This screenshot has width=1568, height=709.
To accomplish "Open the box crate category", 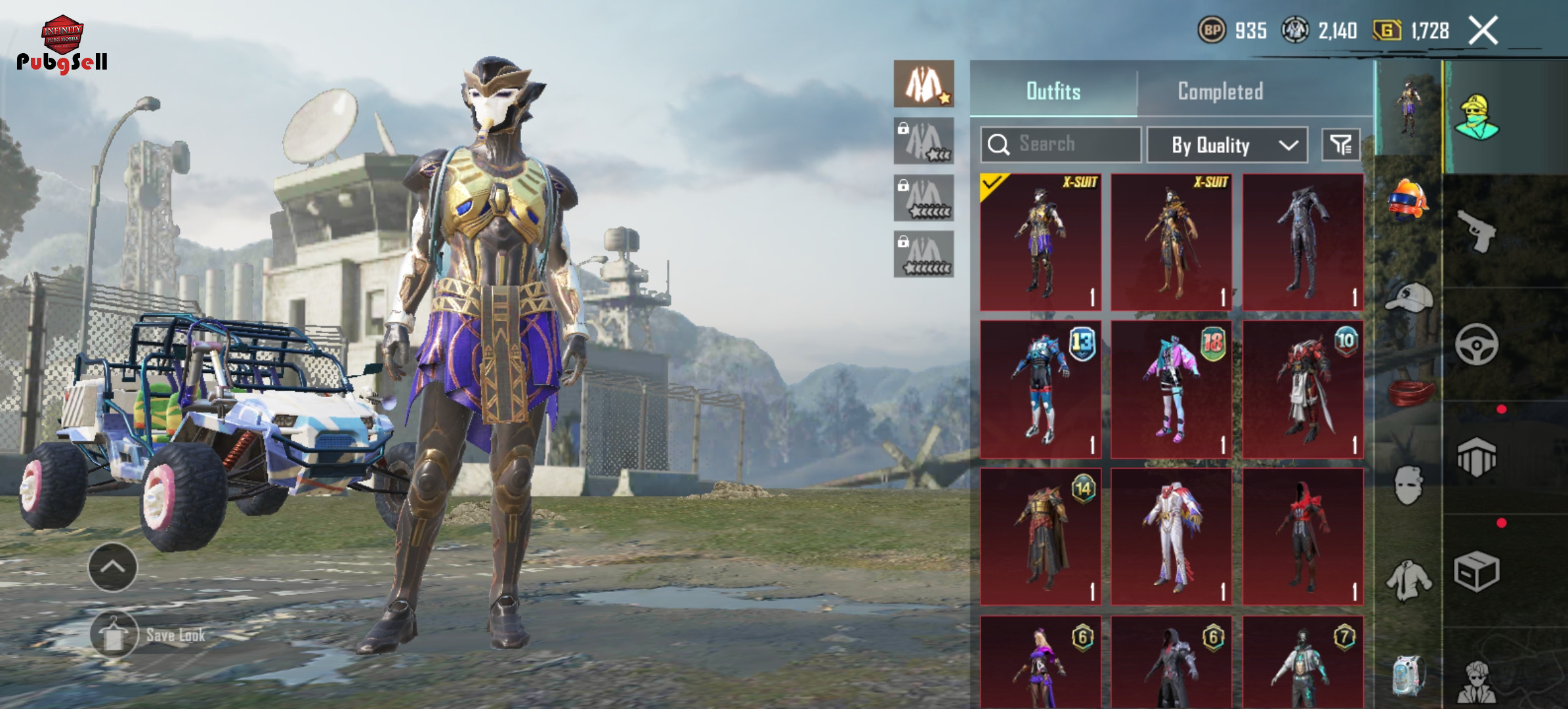I will click(x=1476, y=571).
